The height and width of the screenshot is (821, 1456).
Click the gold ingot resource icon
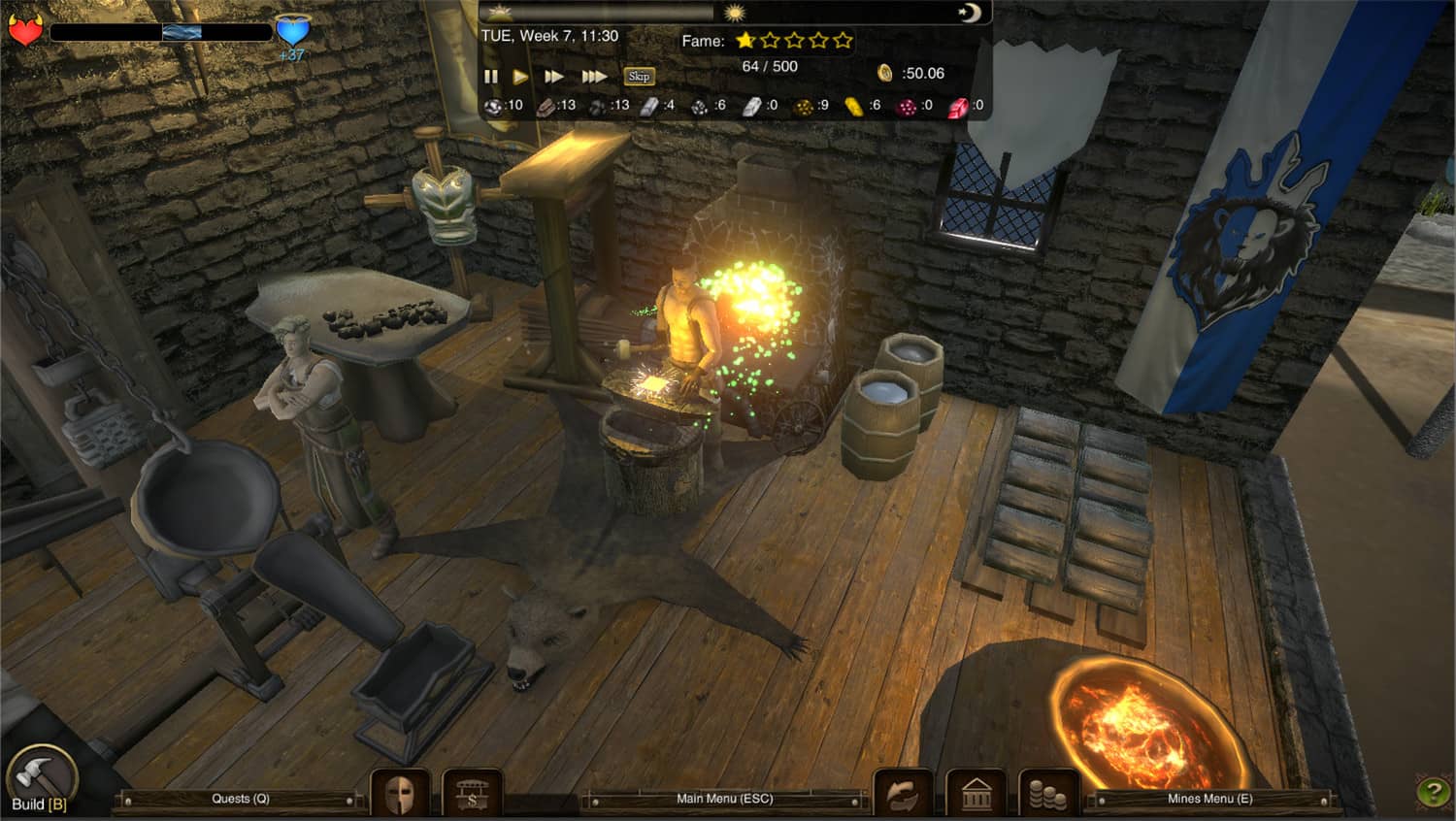[x=852, y=105]
